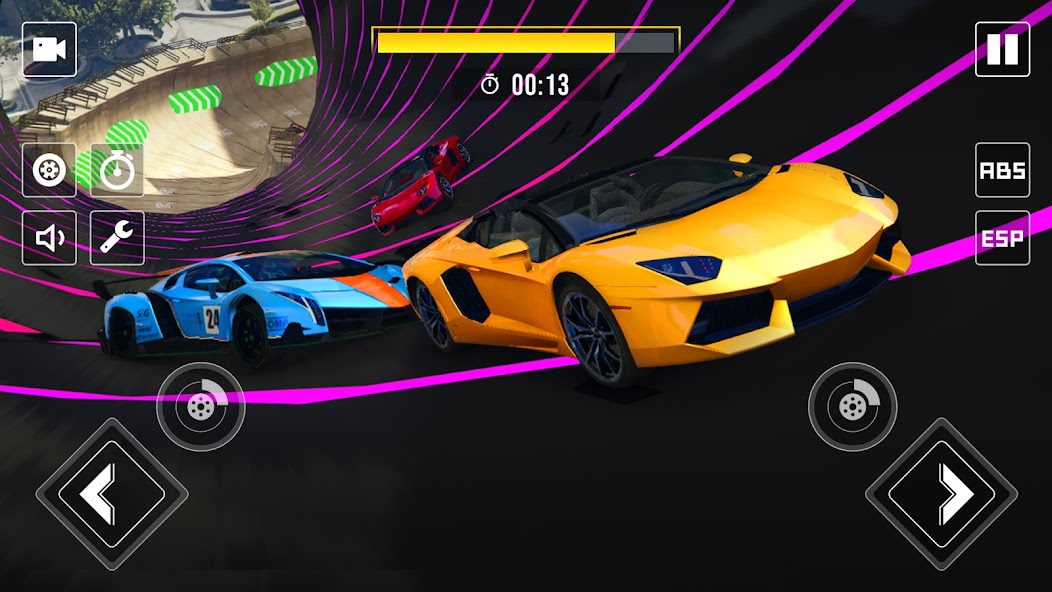Pause the race

coord(1002,50)
